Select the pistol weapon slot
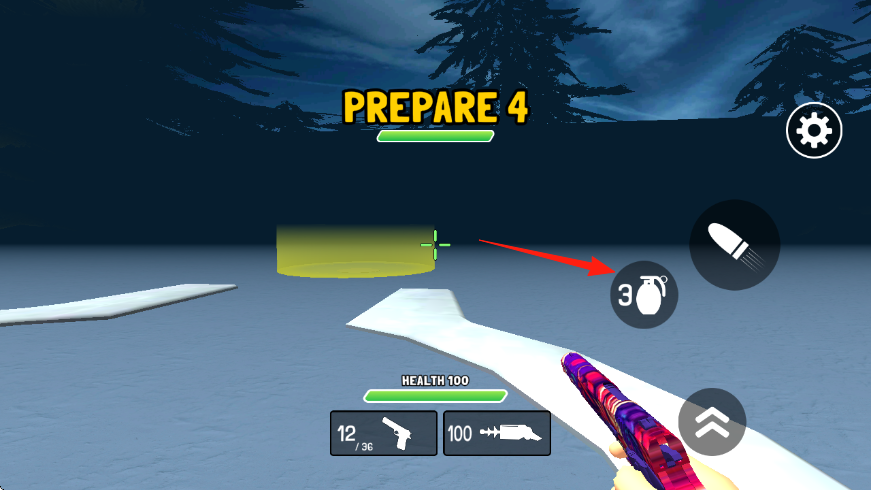The image size is (871, 490). 384,433
